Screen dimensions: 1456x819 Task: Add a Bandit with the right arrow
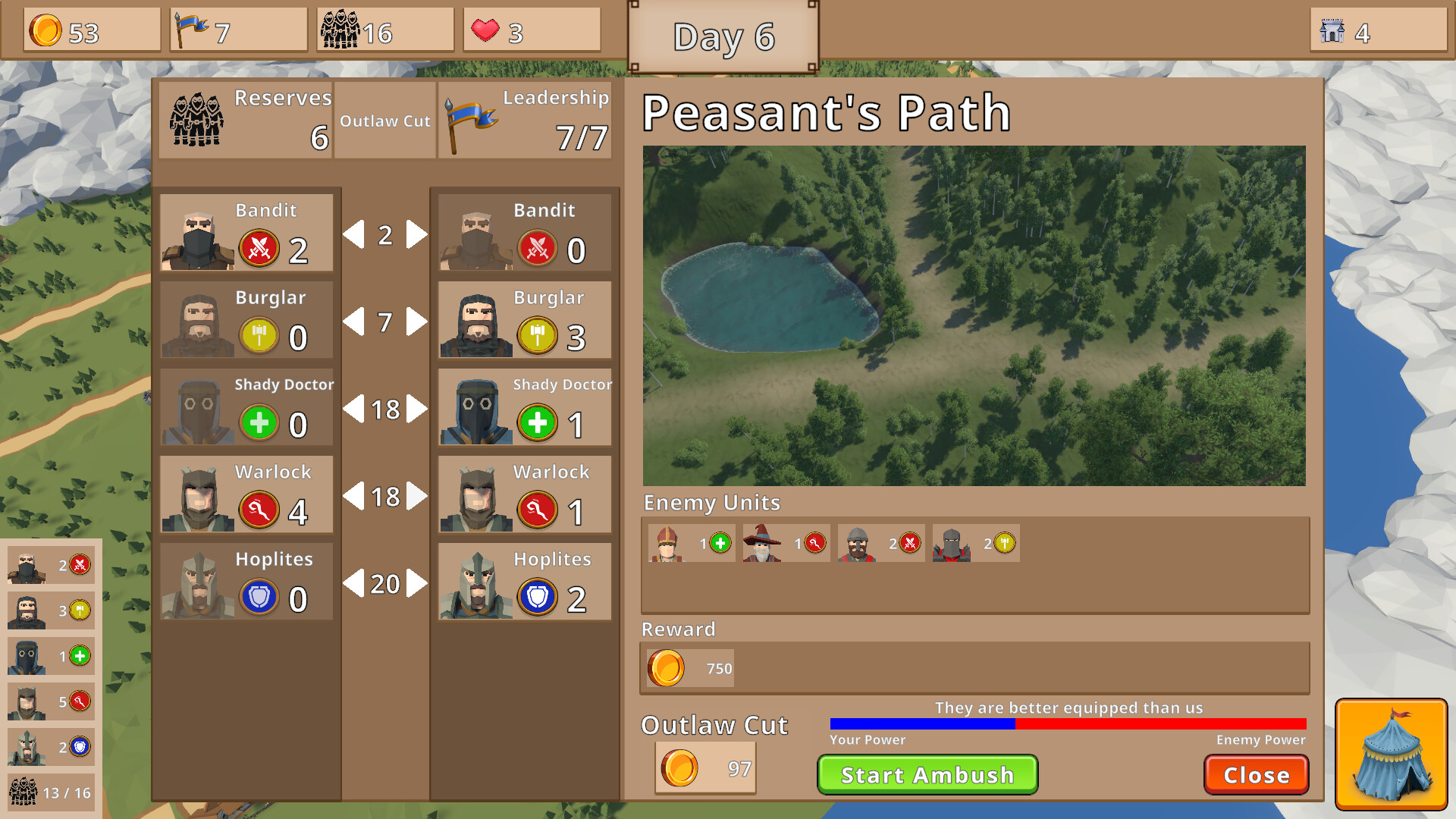point(413,235)
